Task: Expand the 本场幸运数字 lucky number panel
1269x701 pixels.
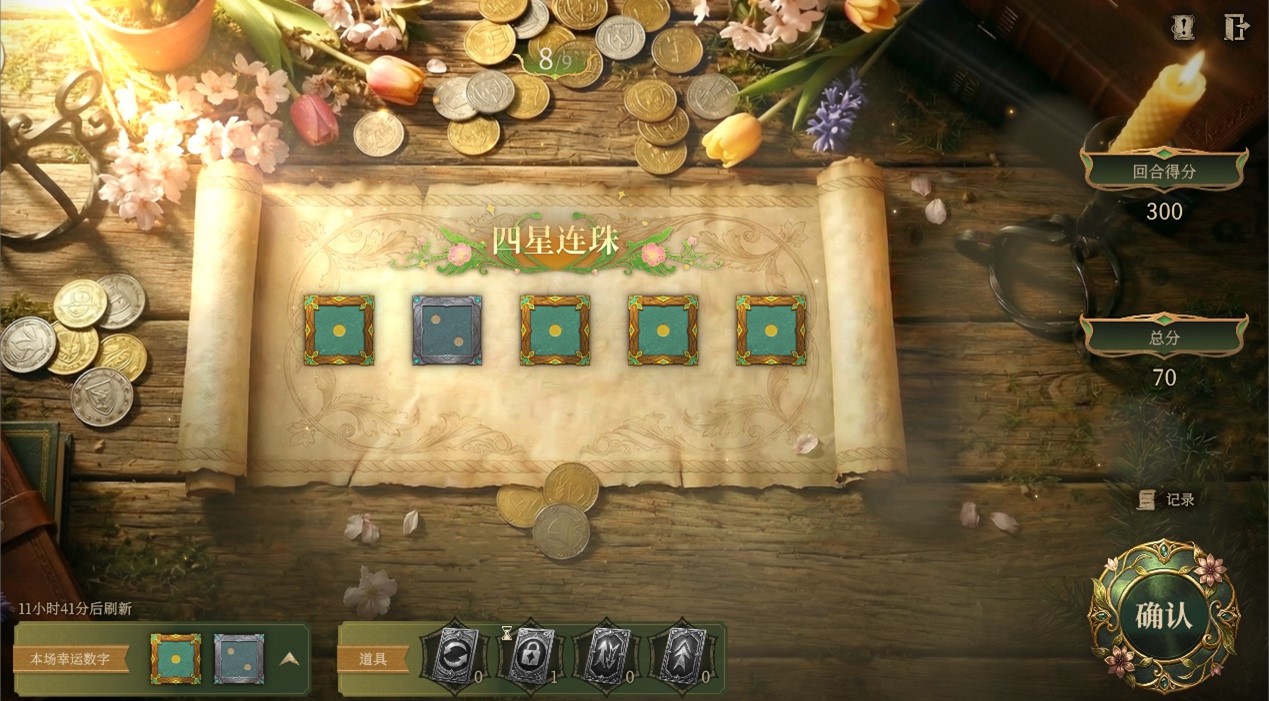Action: [x=288, y=659]
